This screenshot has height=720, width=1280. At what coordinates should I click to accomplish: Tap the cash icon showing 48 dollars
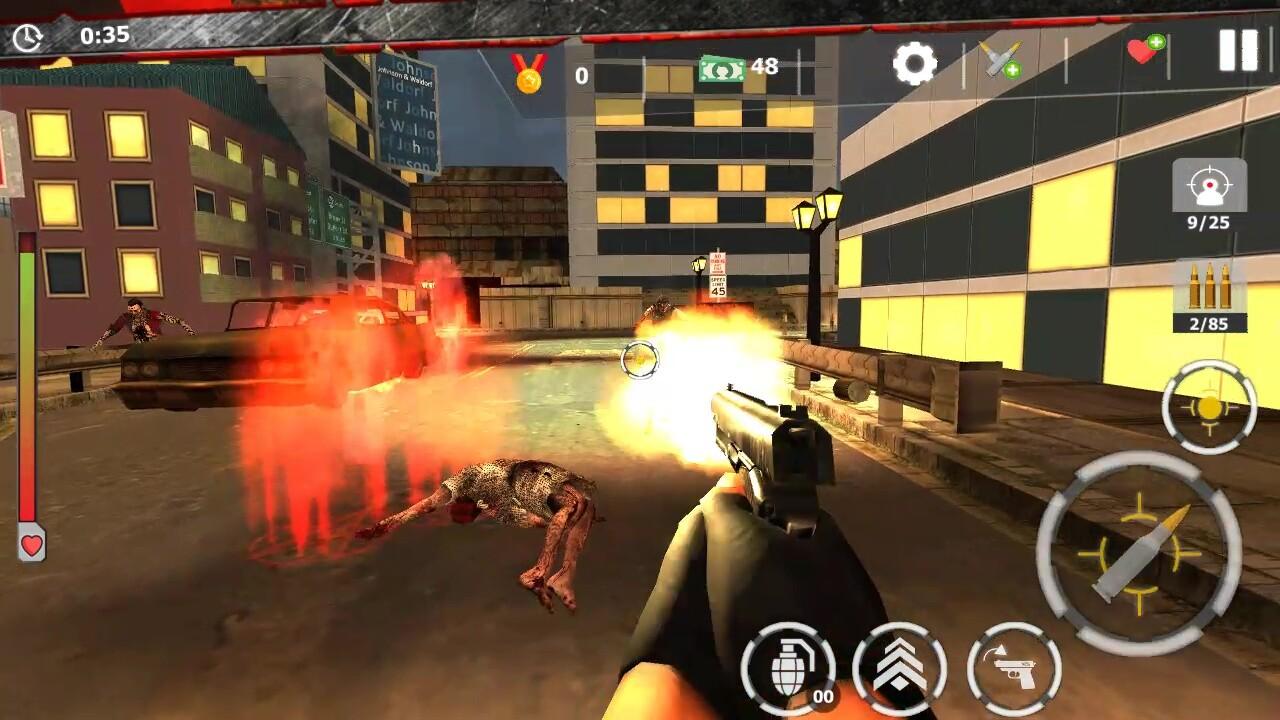pos(719,70)
